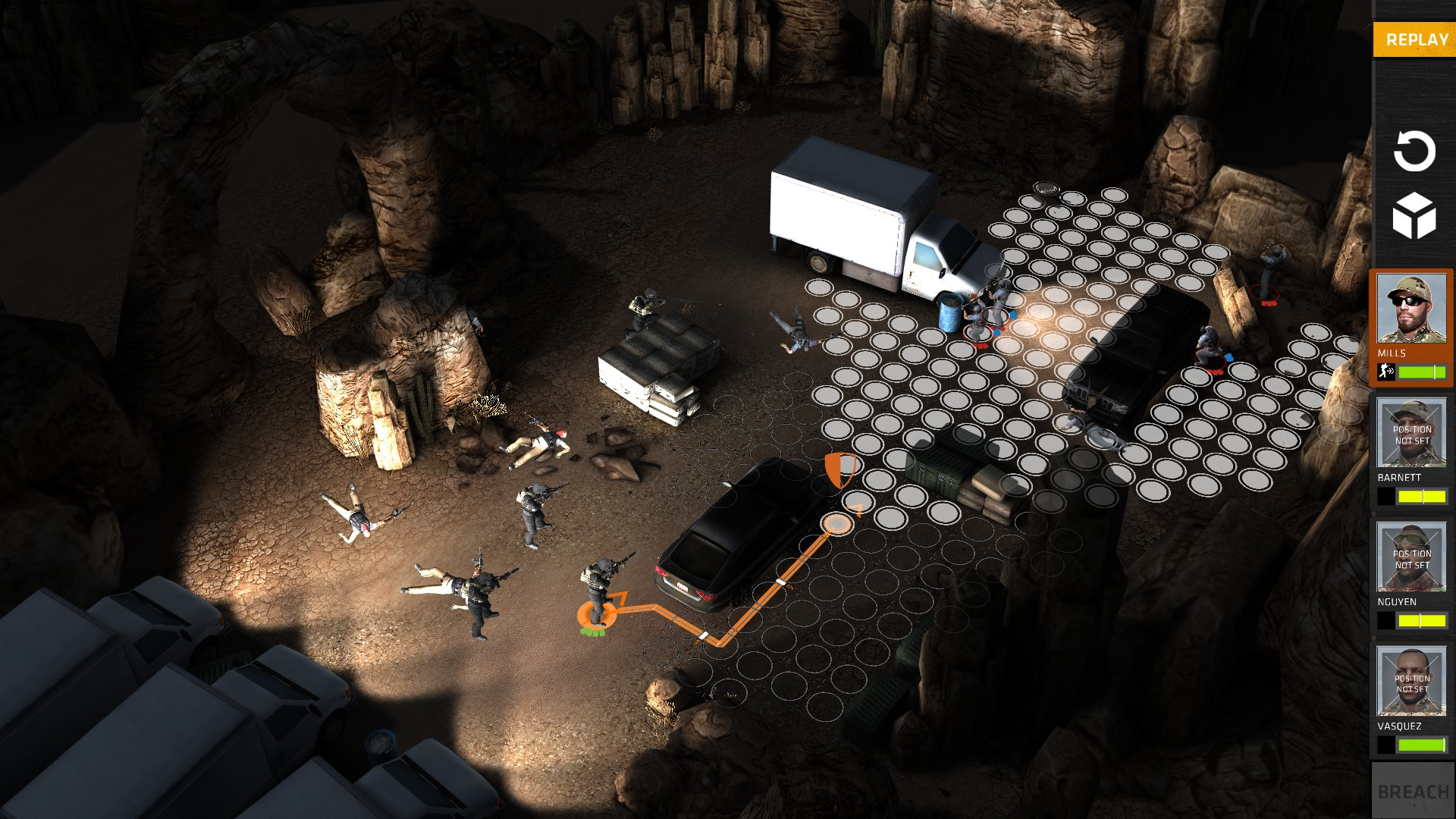Select the Mills squad portrait
This screenshot has height=819, width=1456.
click(x=1410, y=309)
